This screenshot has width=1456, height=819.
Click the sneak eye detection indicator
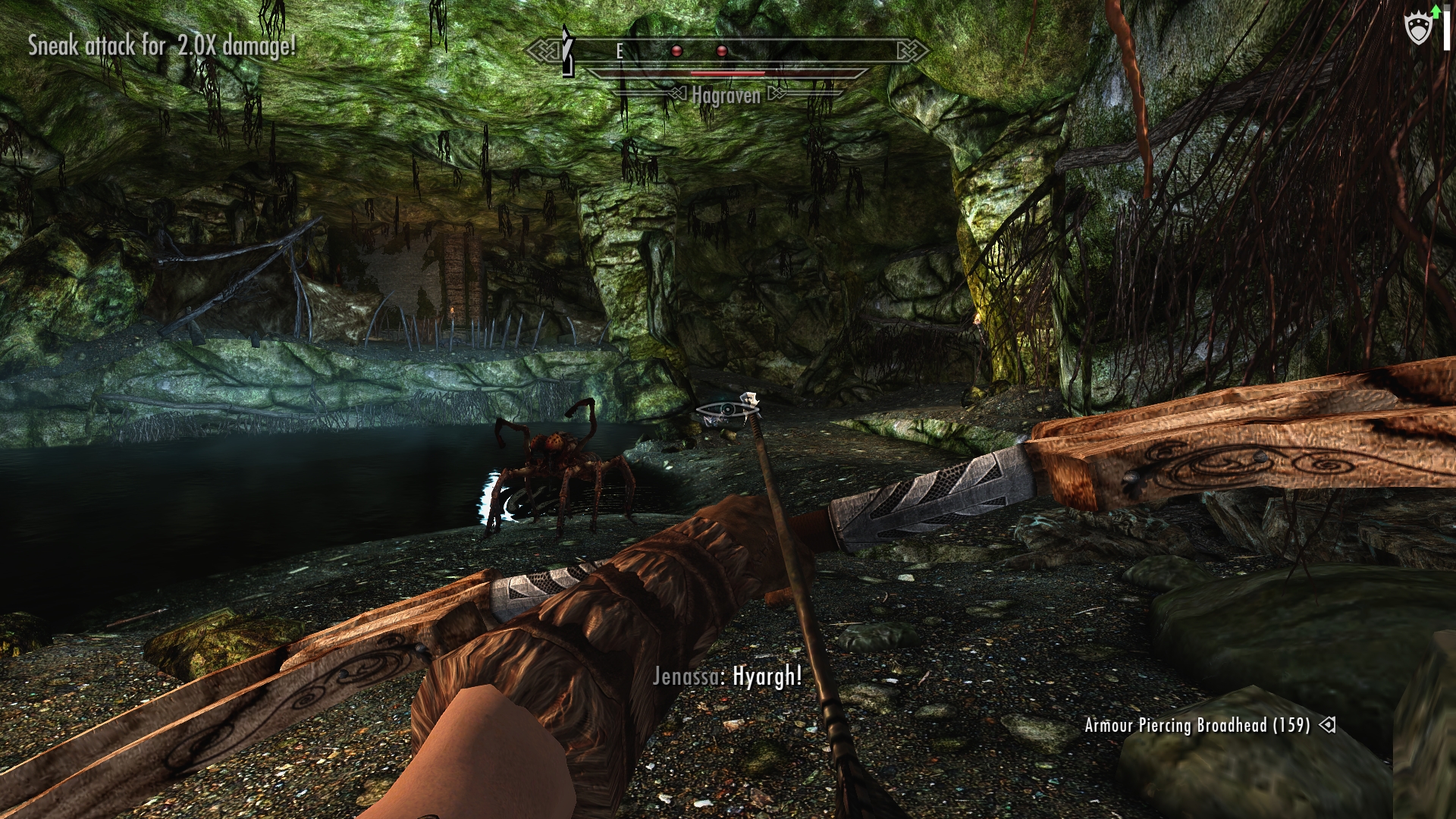point(726,410)
